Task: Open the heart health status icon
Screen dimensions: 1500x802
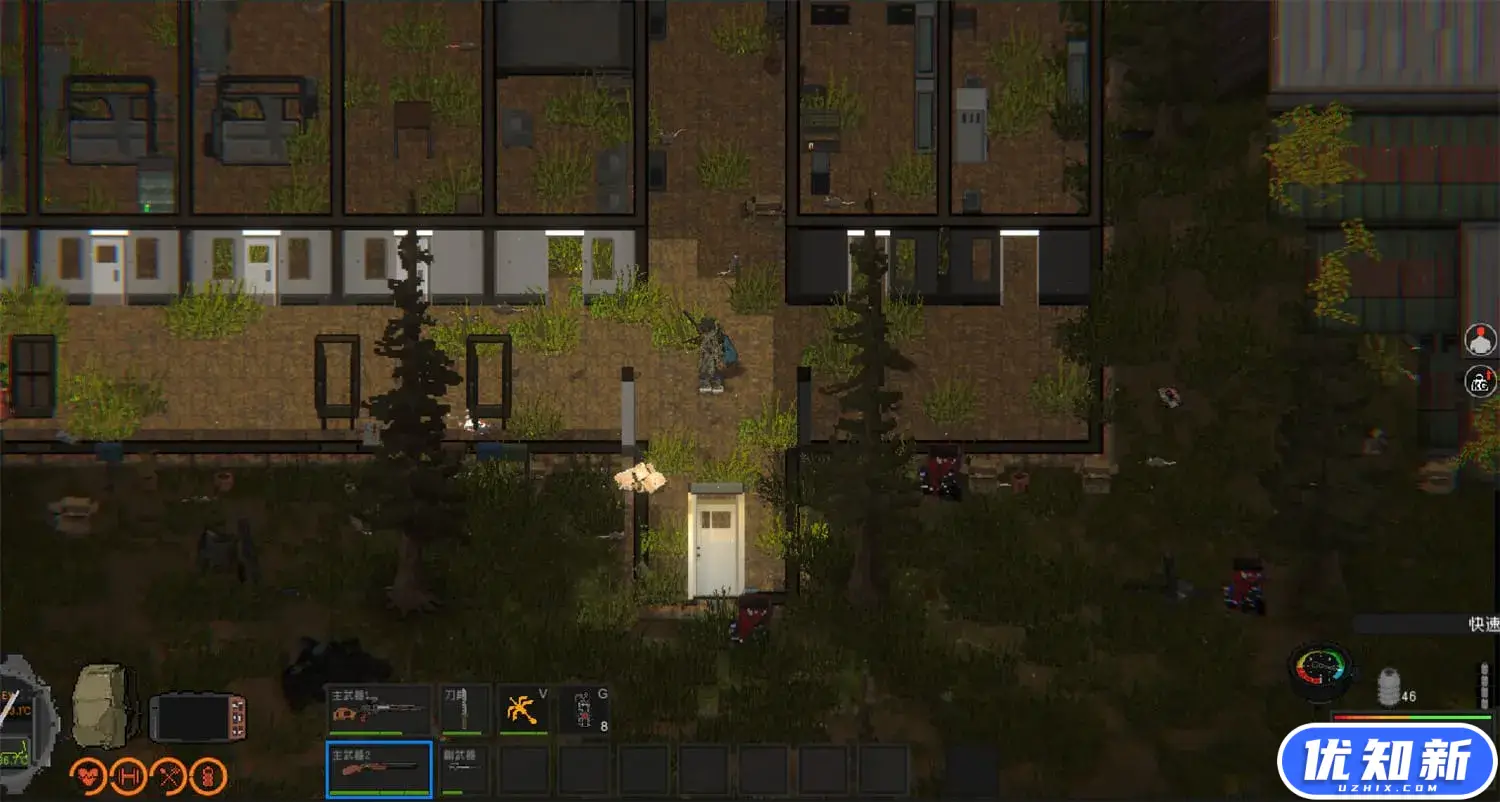Action: 88,777
